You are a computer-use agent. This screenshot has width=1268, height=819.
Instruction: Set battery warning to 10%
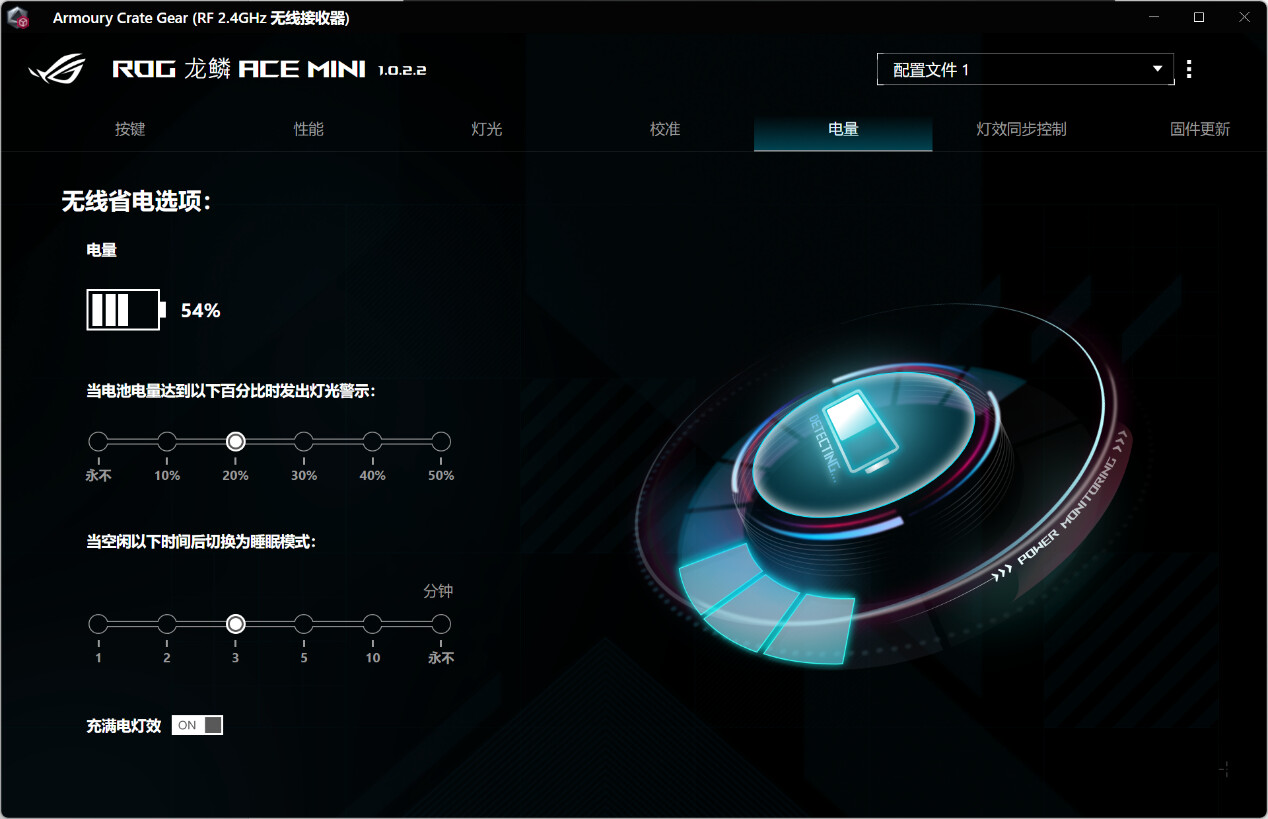[167, 442]
